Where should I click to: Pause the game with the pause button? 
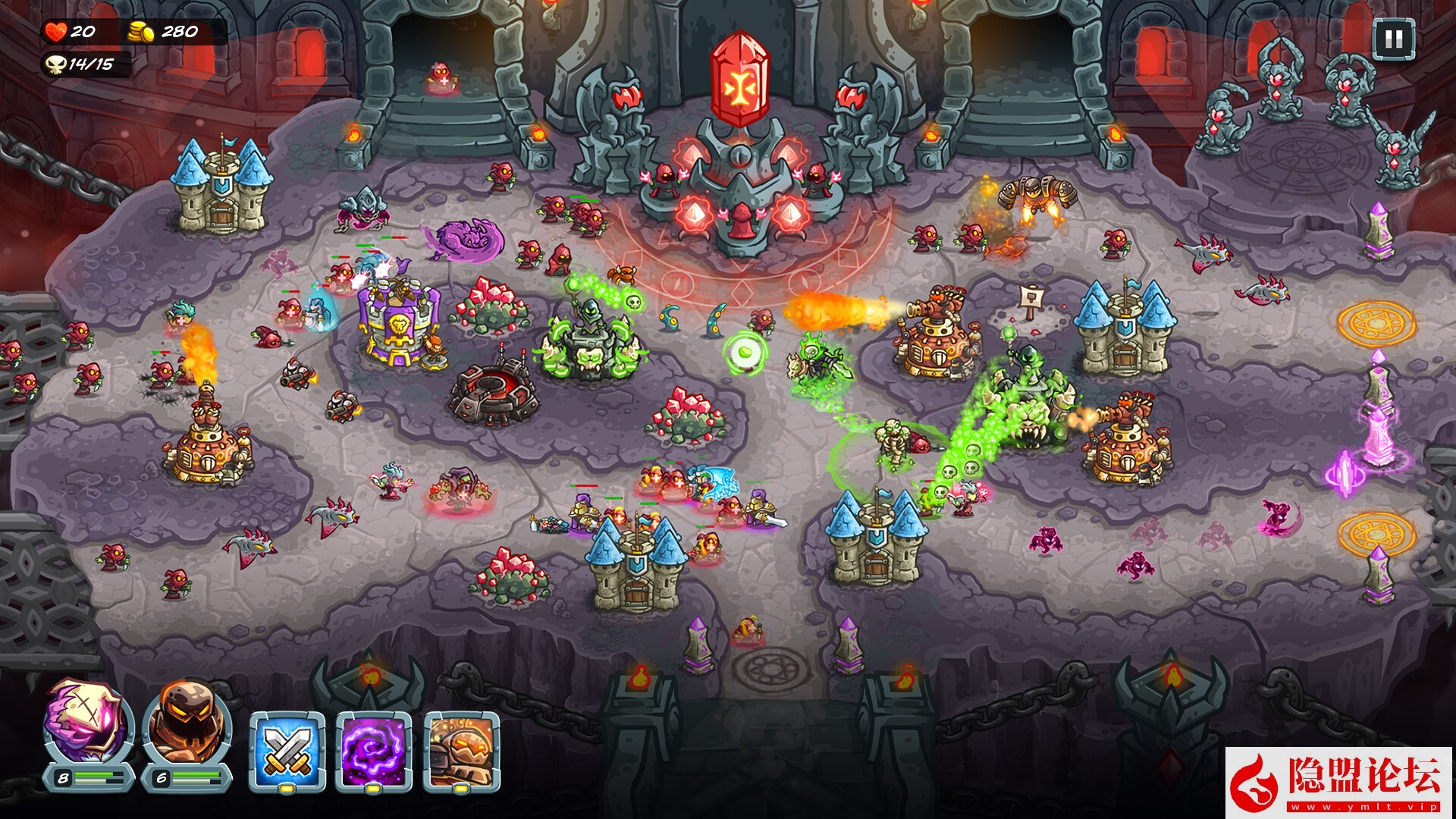1393,39
